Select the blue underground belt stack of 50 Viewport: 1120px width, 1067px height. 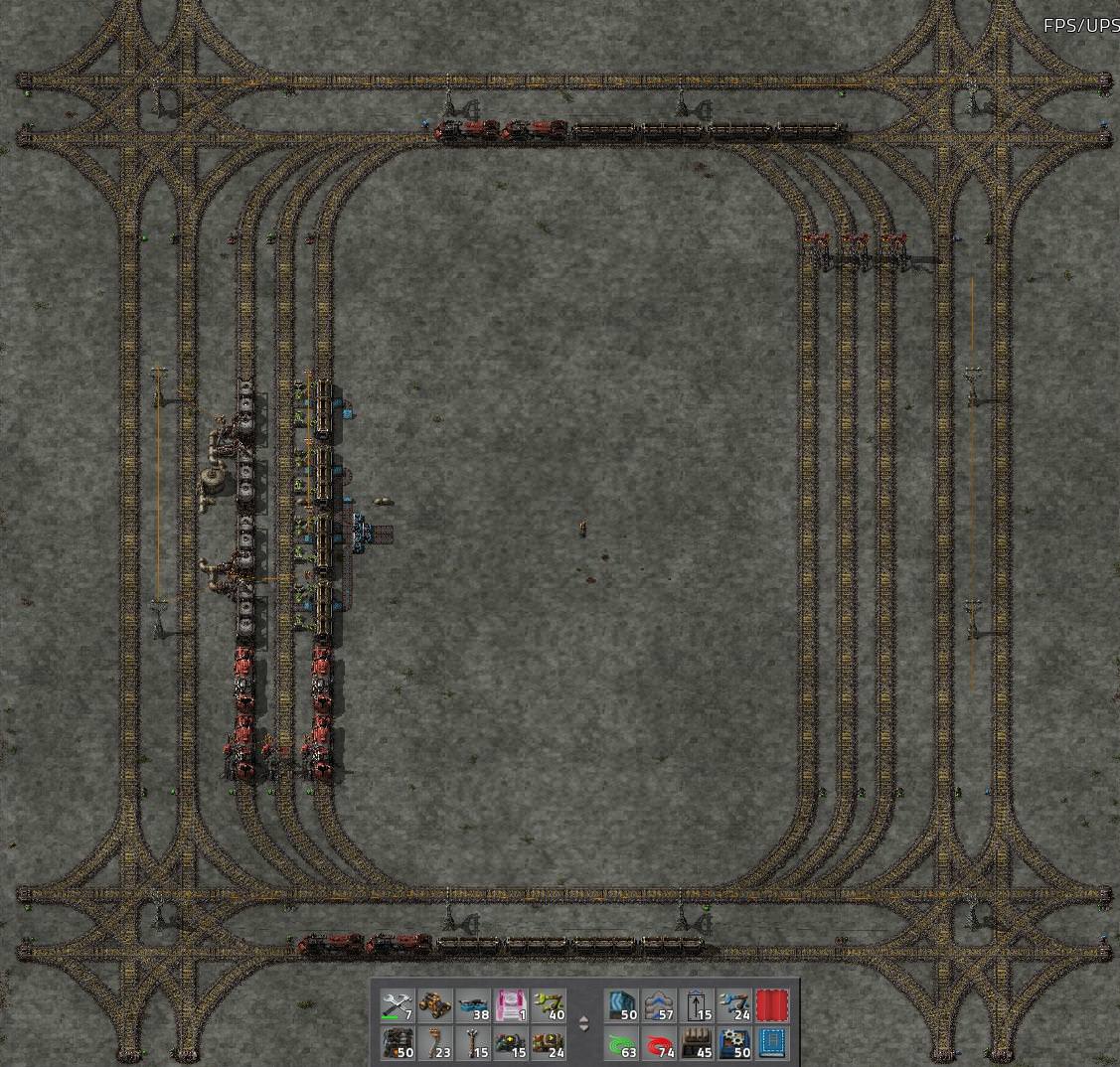[622, 1006]
